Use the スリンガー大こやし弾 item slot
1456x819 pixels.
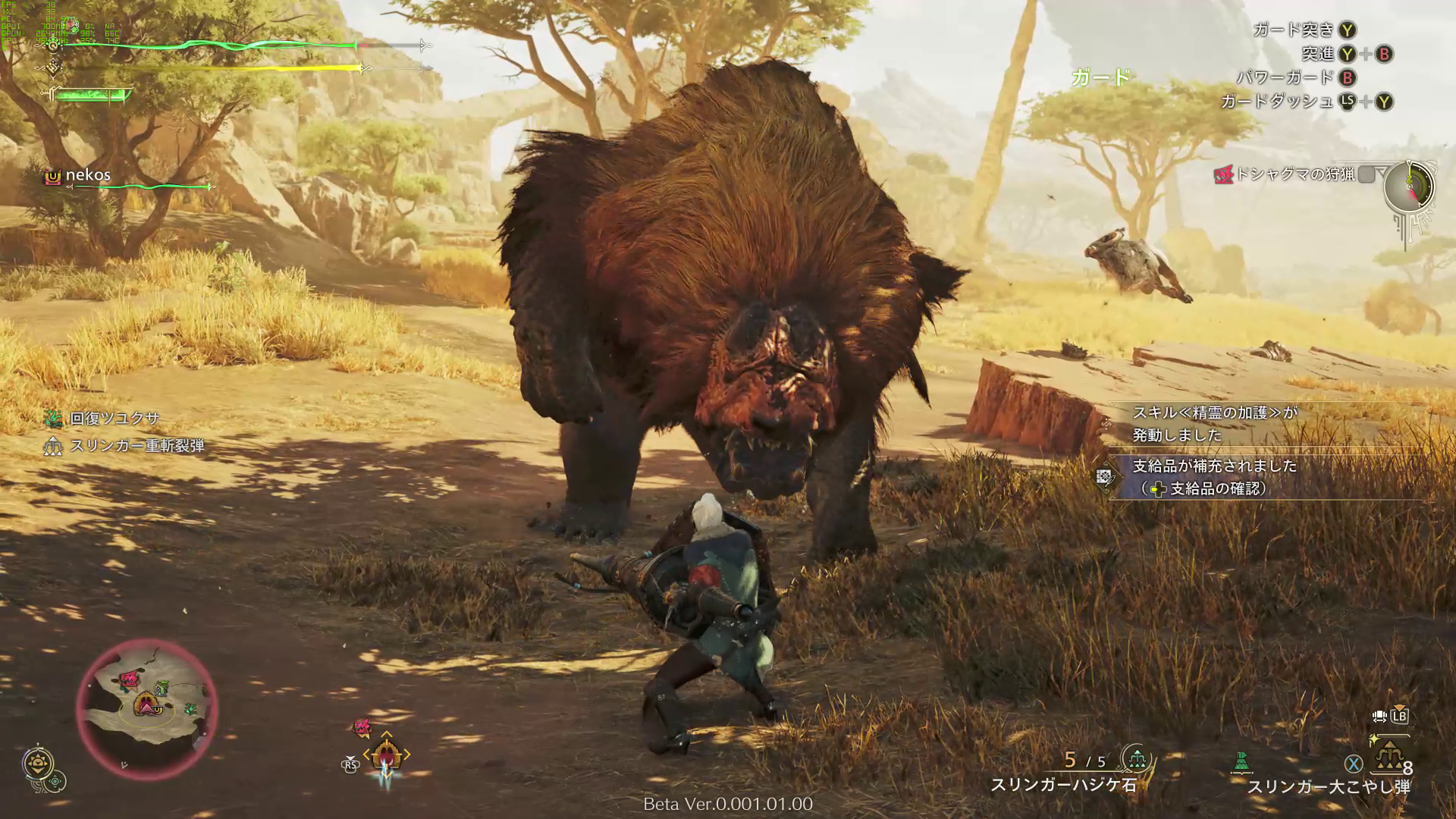pos(1389,758)
